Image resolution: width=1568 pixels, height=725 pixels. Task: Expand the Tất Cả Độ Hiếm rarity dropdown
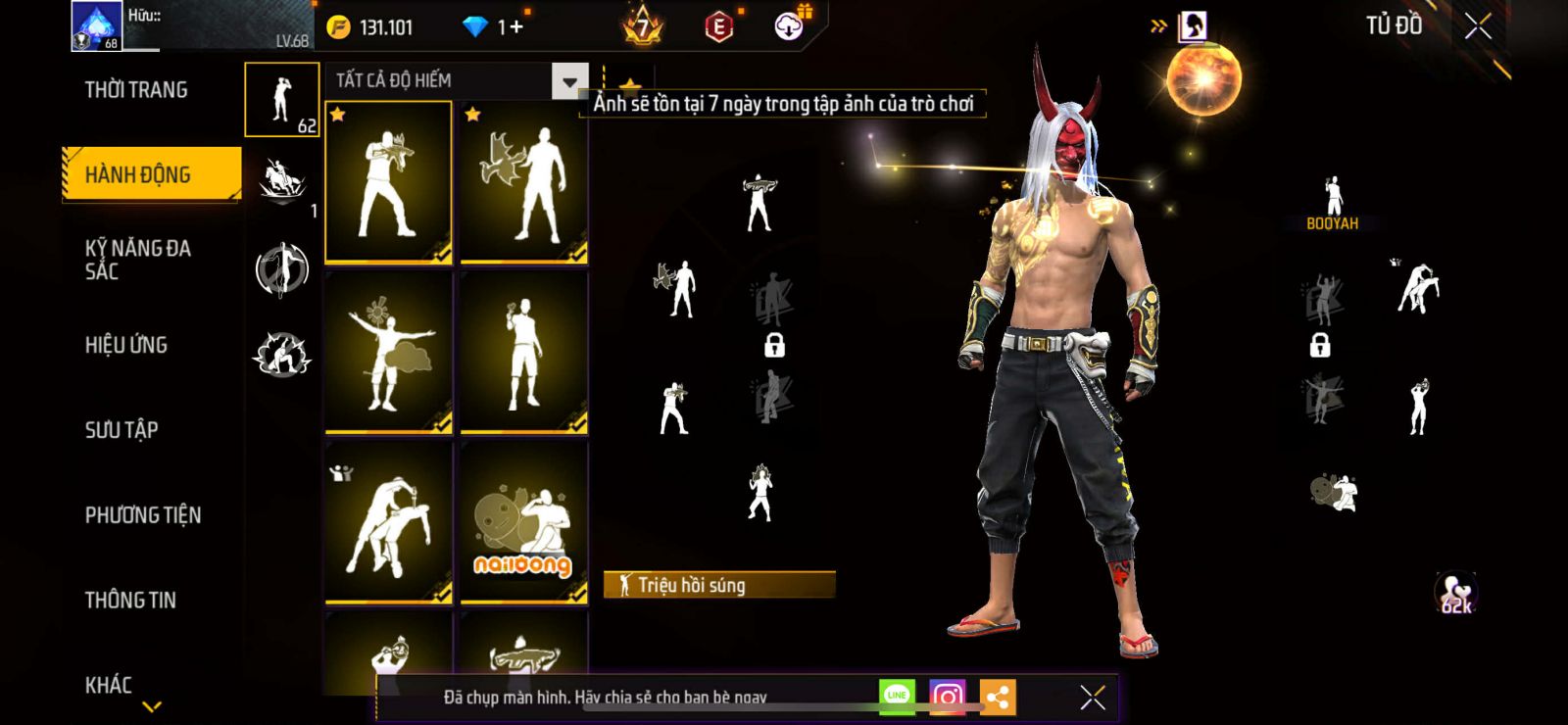569,81
